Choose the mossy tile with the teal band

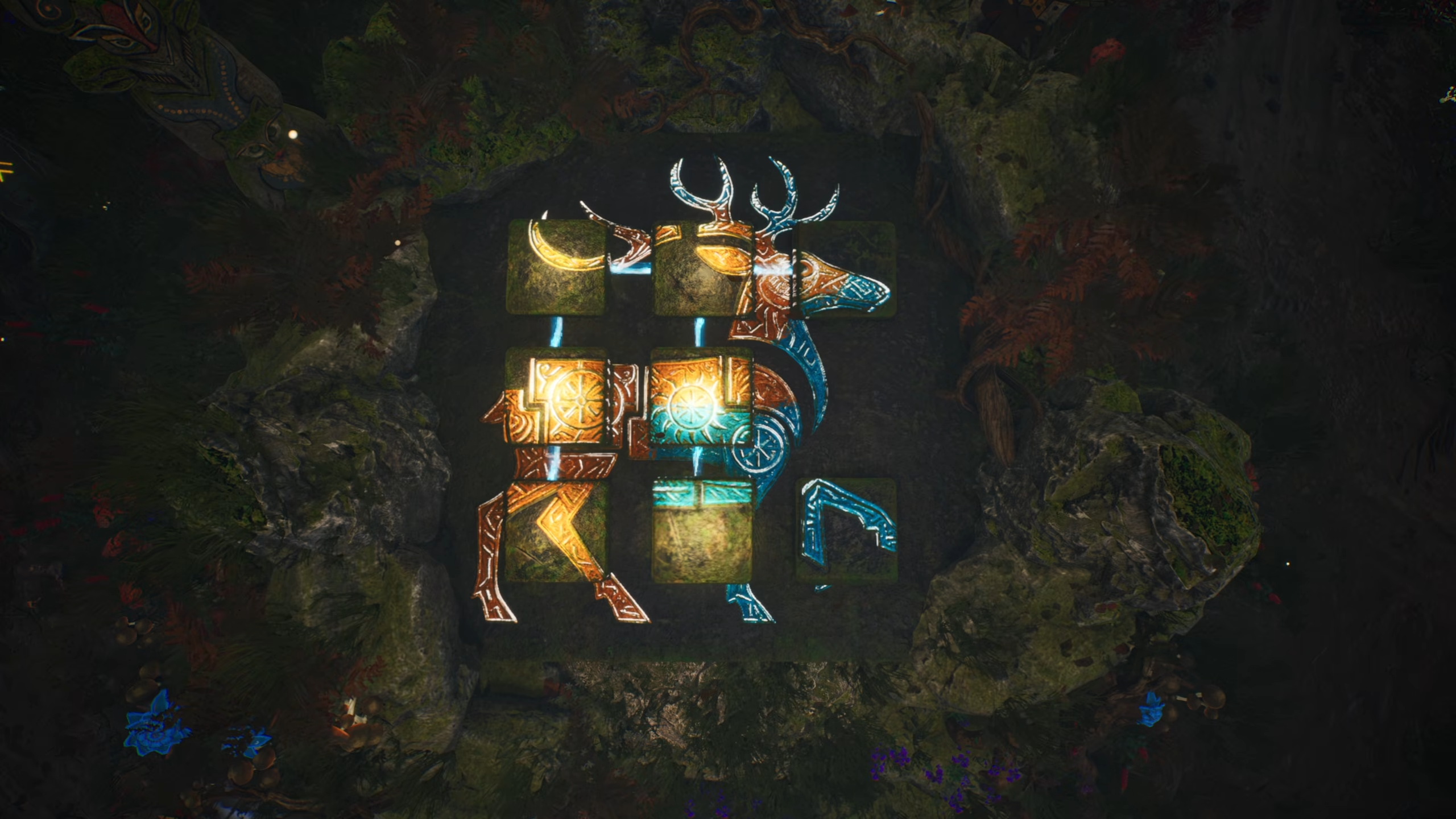click(x=702, y=530)
